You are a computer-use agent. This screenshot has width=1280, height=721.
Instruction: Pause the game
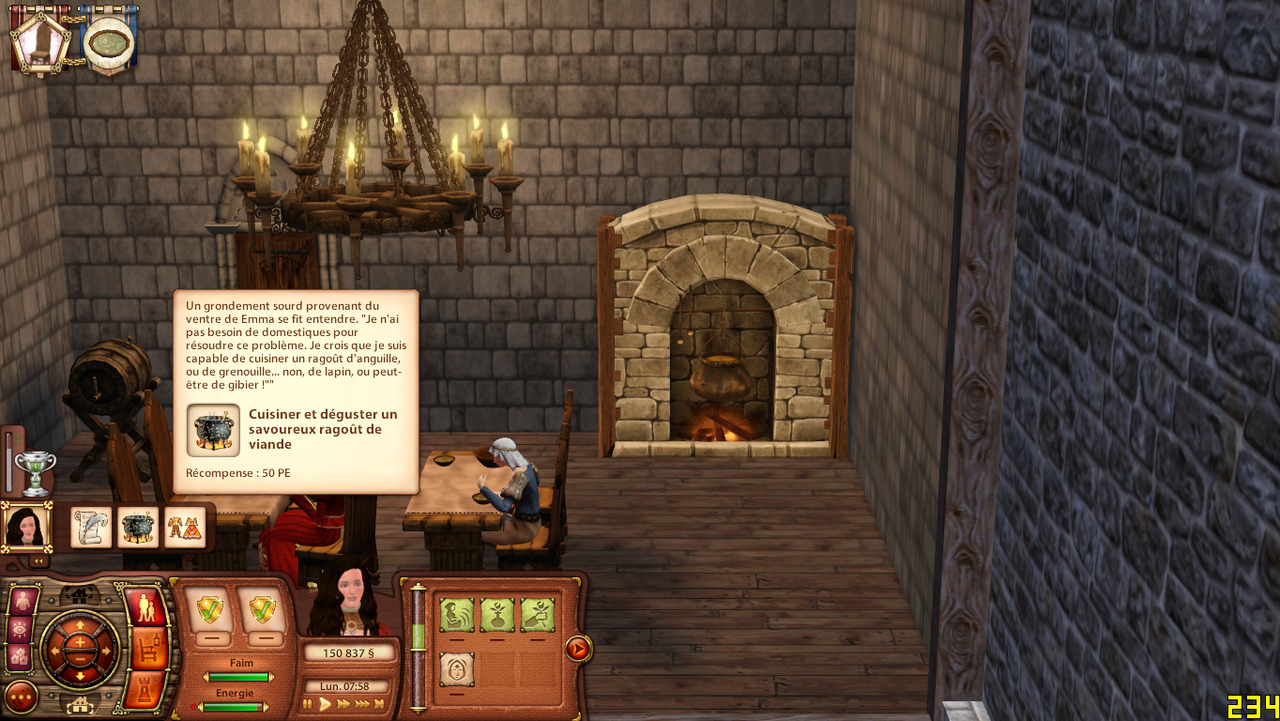pos(308,704)
